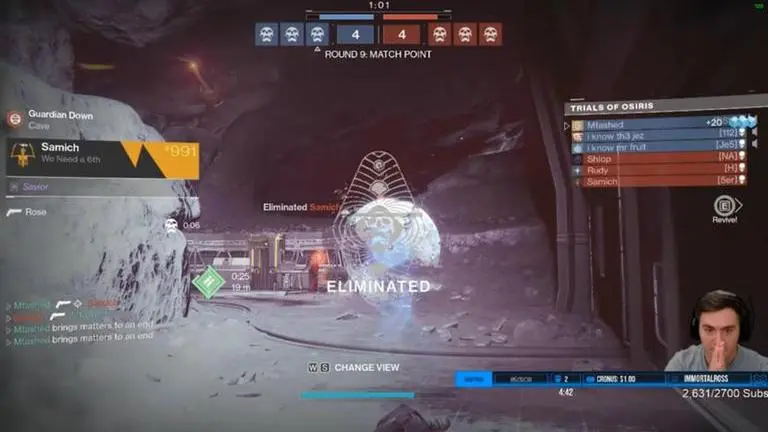Select the Guardian Down emblem icon
768x432 pixels.
click(13, 119)
